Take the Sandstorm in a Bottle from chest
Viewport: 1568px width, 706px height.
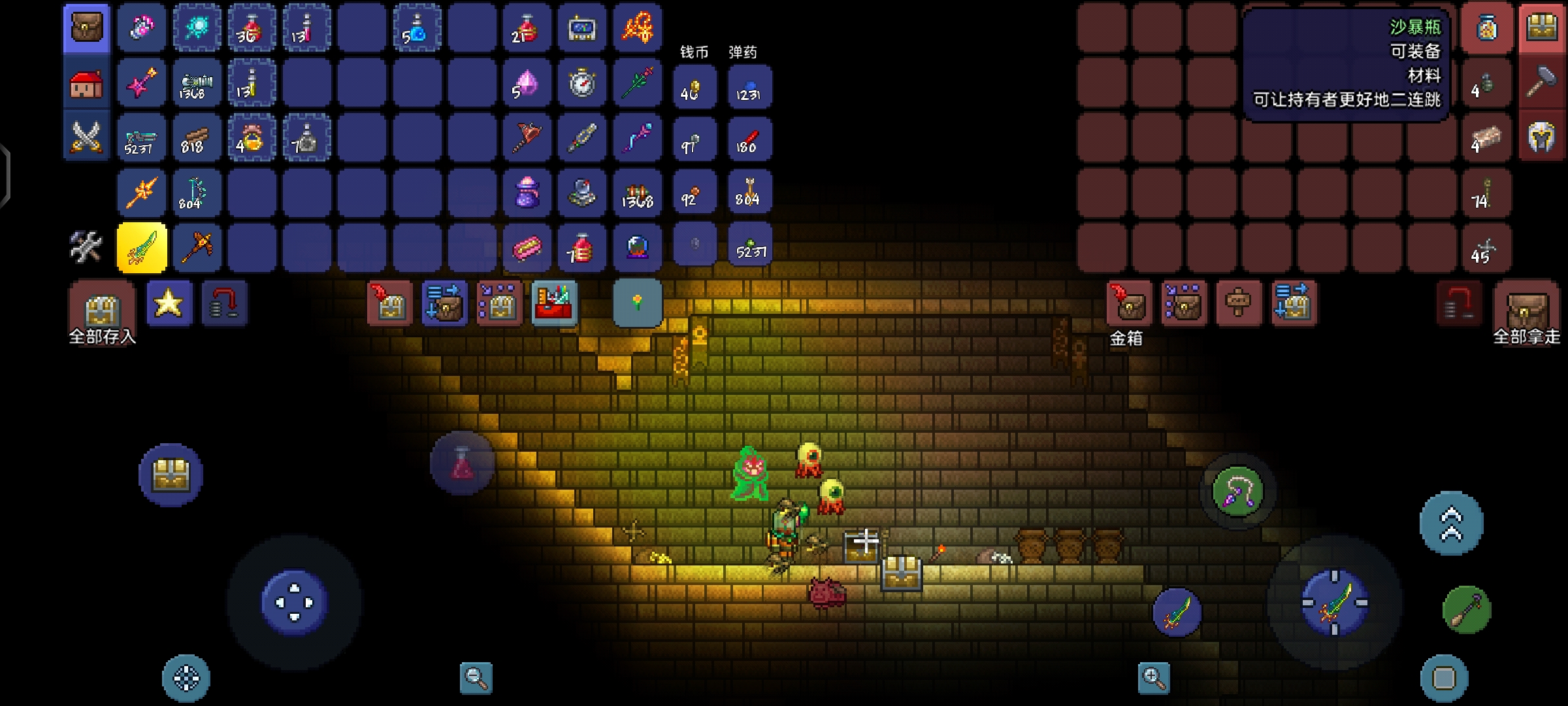click(x=1487, y=28)
